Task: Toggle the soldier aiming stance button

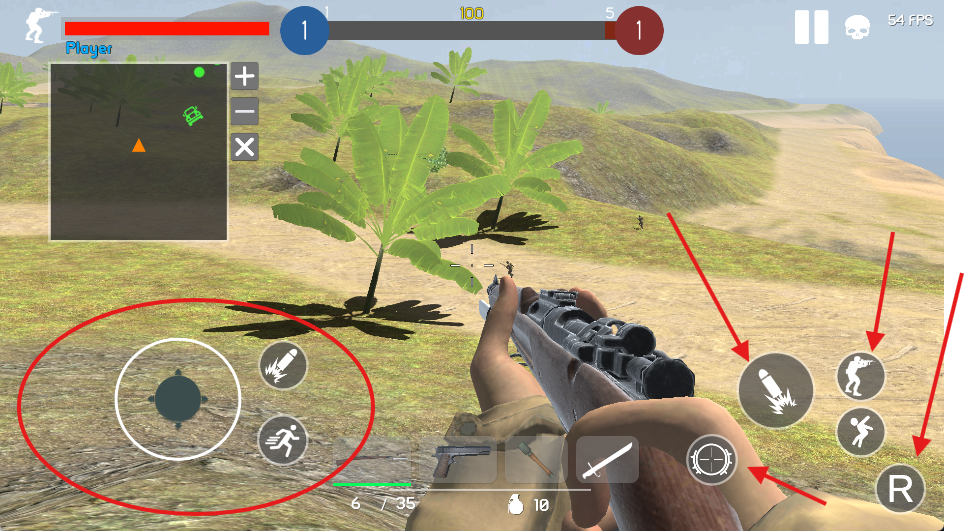Action: 861,377
